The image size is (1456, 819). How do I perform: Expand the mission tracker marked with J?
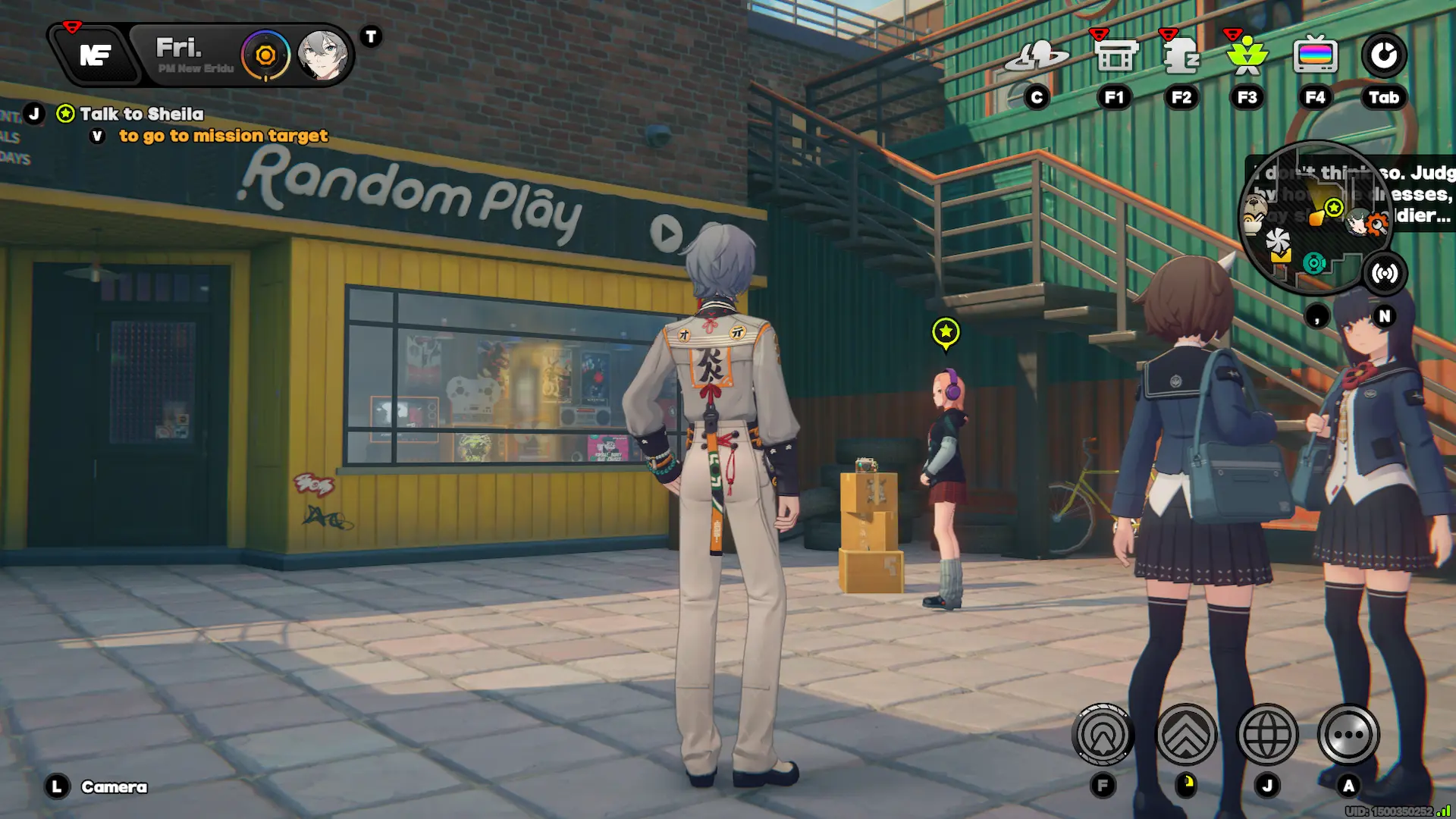[x=34, y=114]
